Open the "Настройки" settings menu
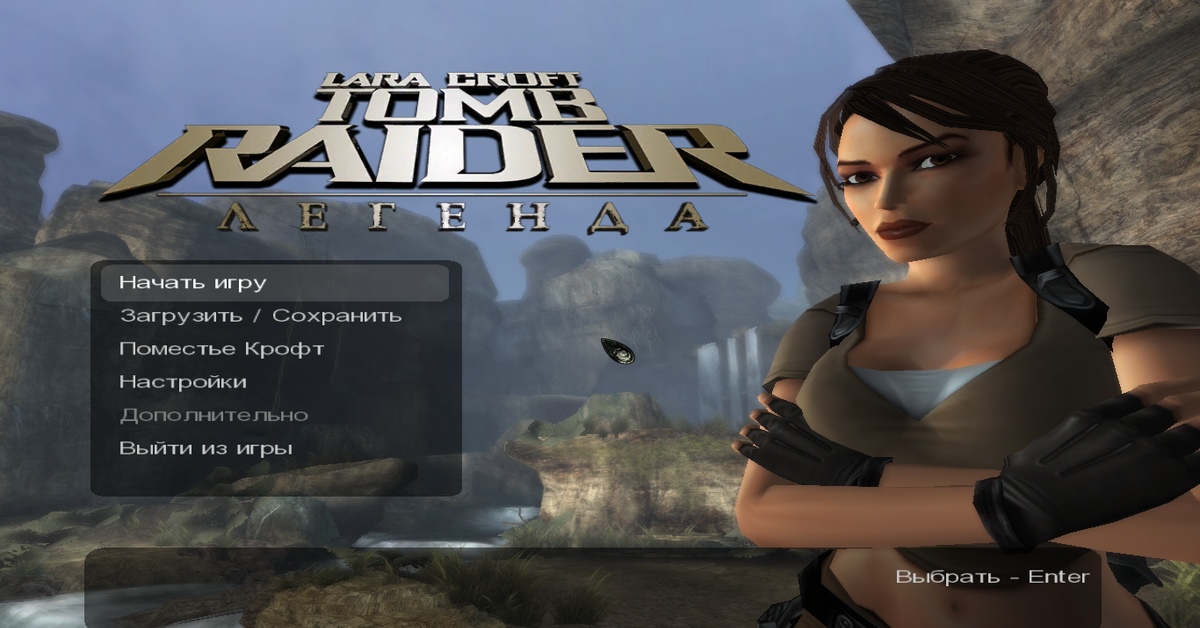Viewport: 1200px width, 628px height. pos(183,382)
